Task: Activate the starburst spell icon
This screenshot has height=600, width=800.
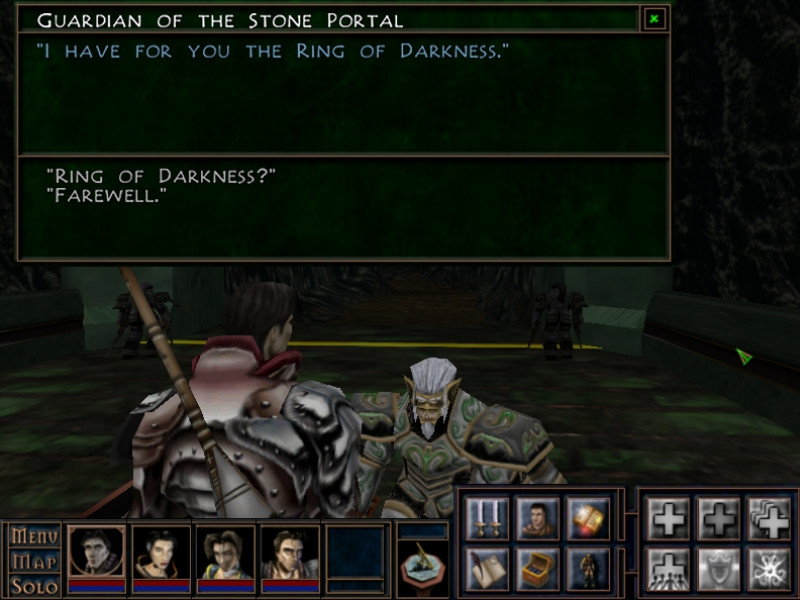Action: [x=767, y=569]
